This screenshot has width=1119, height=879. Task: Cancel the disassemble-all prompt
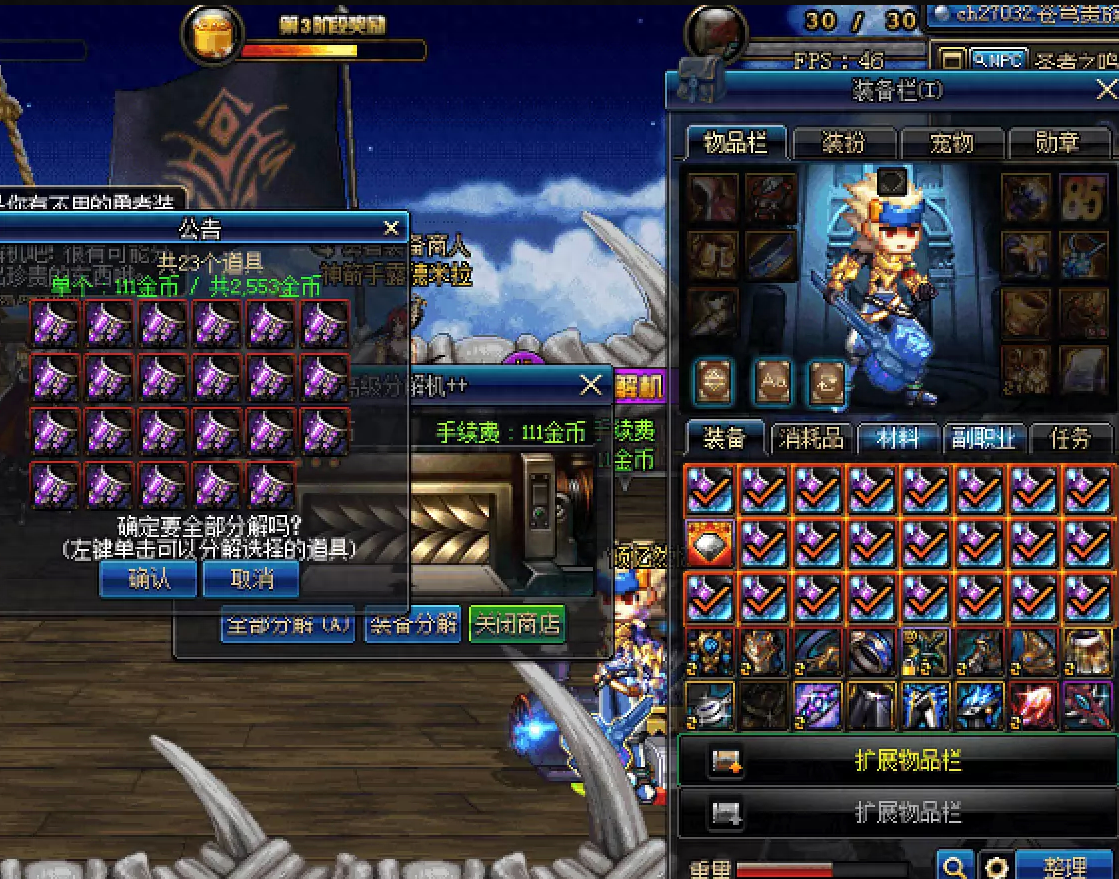click(x=251, y=579)
